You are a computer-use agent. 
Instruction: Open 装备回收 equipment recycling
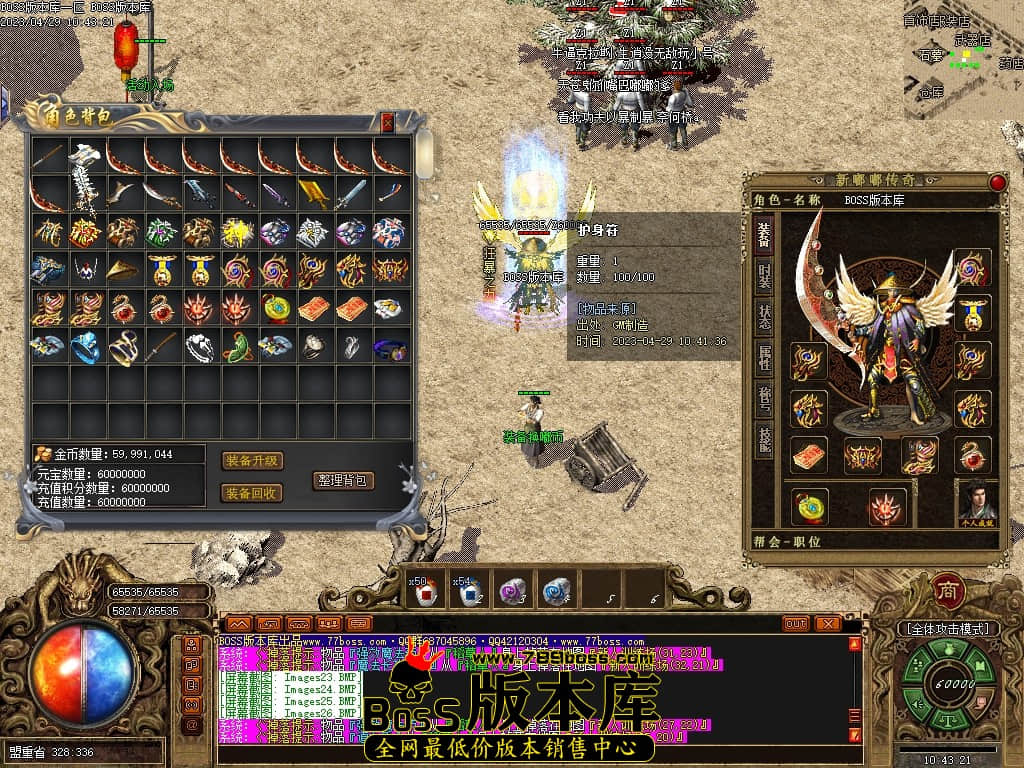(252, 493)
